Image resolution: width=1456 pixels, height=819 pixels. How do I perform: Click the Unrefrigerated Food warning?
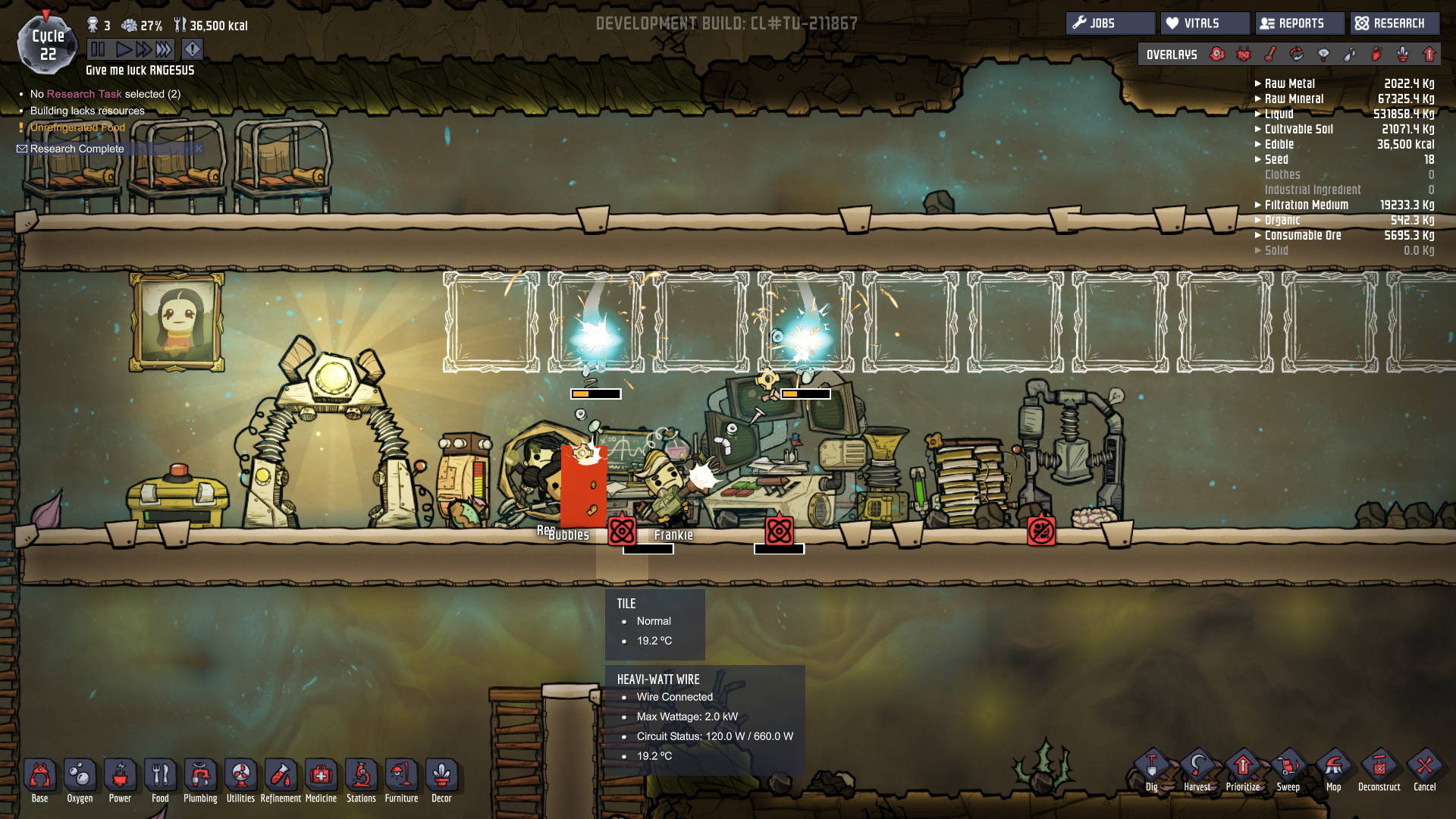(77, 127)
